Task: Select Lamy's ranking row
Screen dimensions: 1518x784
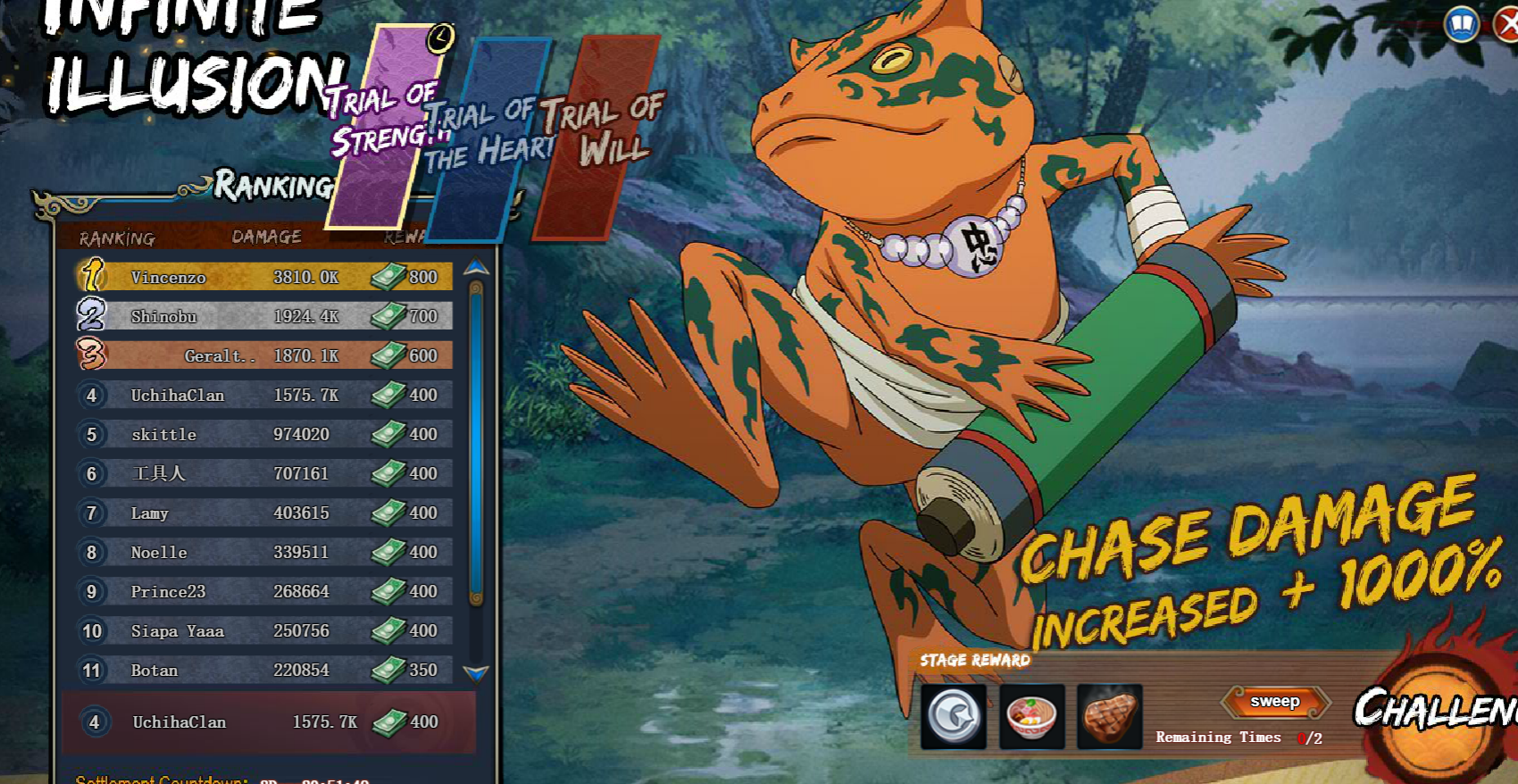Action: (264, 513)
